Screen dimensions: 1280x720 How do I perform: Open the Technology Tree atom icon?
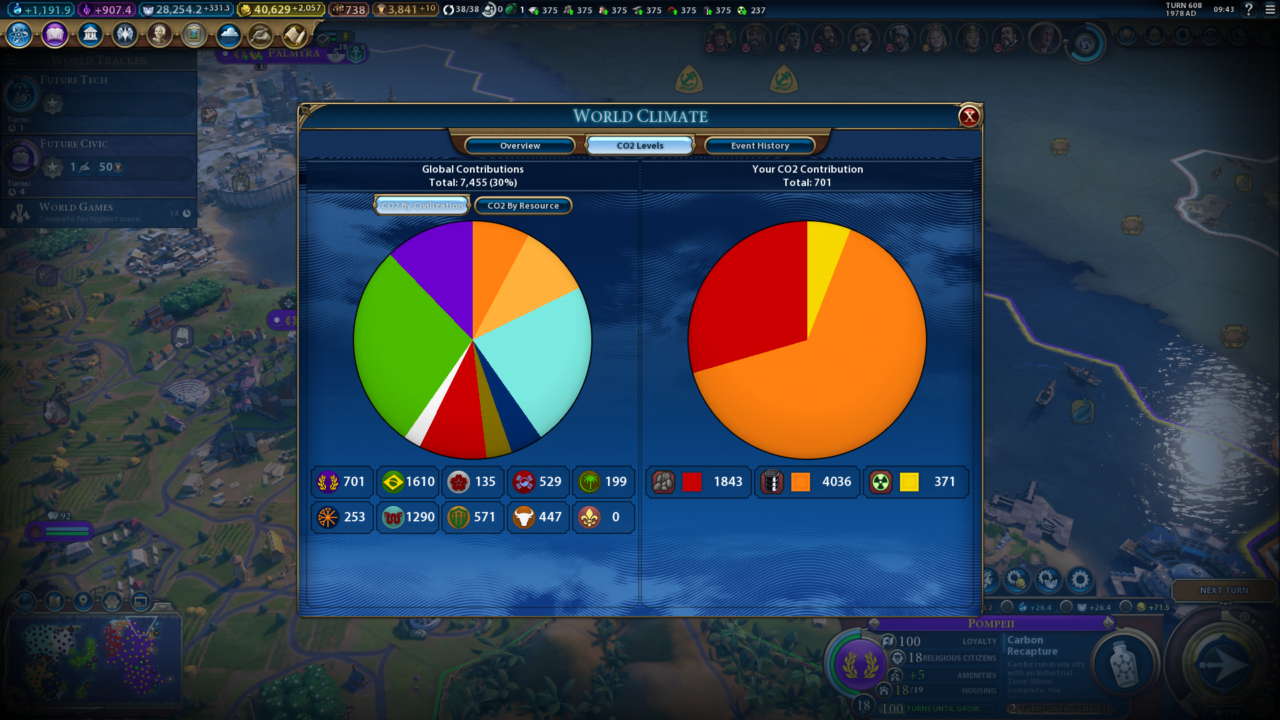pyautogui.click(x=17, y=34)
